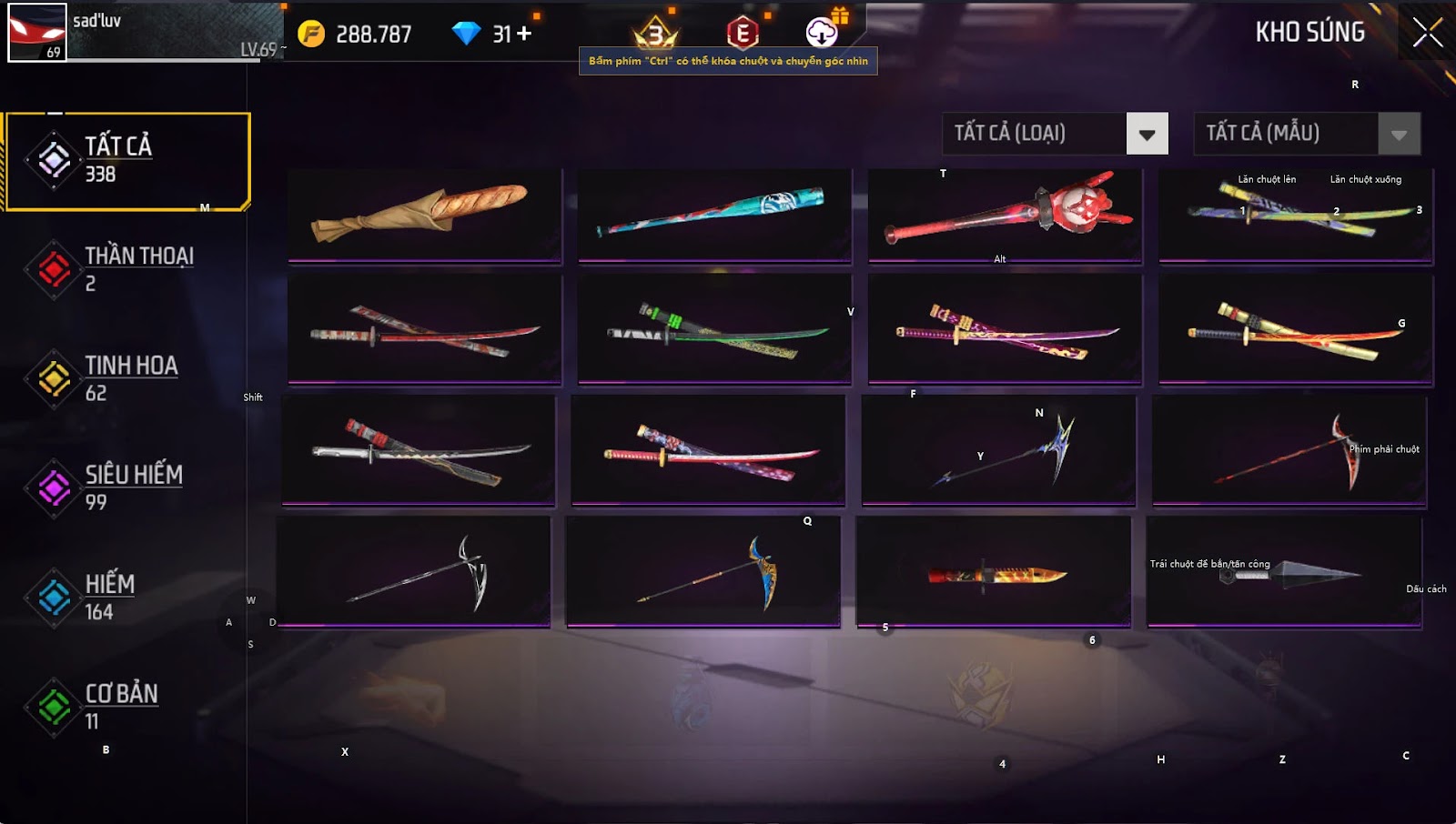Choose the teal baseball bat skin
The height and width of the screenshot is (824, 1456).
[714, 216]
